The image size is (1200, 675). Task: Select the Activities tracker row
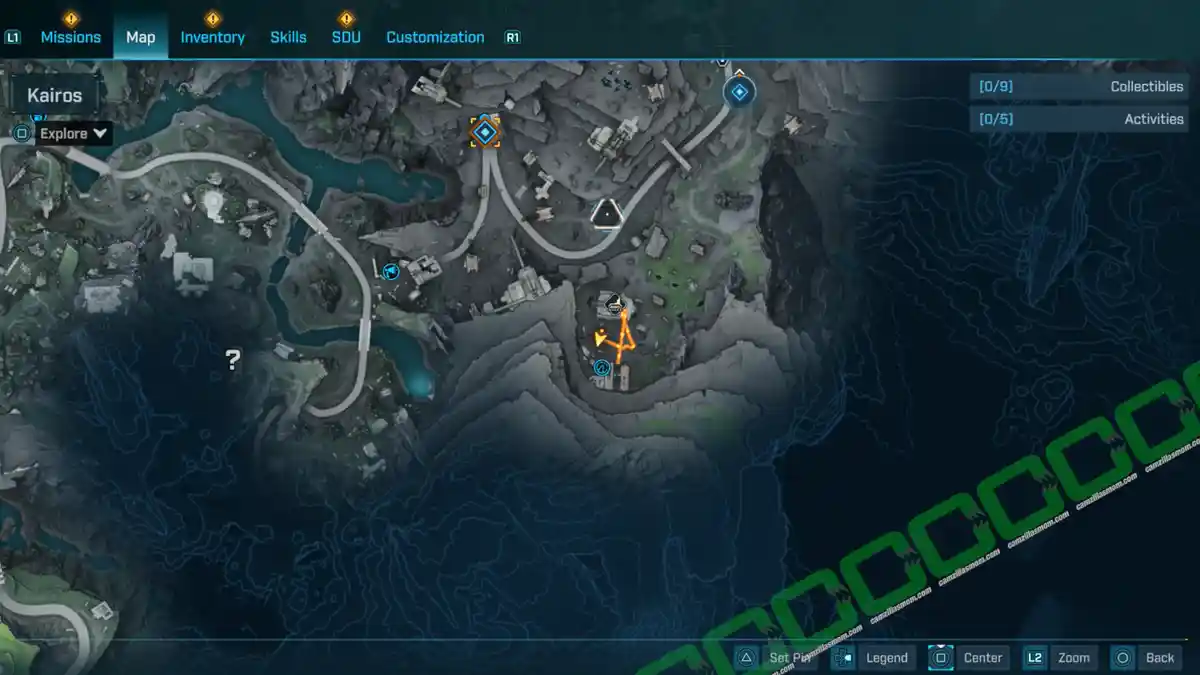pos(1076,119)
